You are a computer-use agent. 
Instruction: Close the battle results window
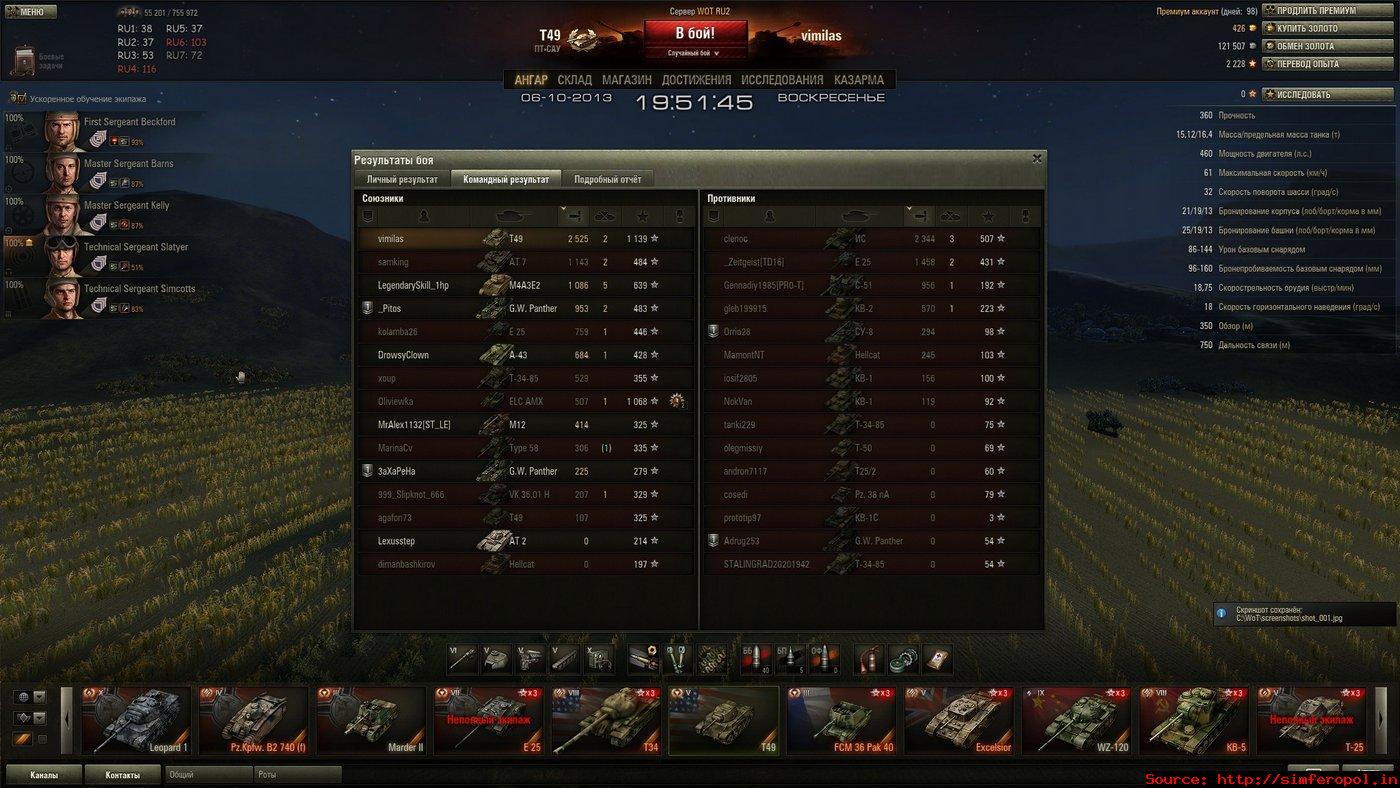coord(1037,158)
